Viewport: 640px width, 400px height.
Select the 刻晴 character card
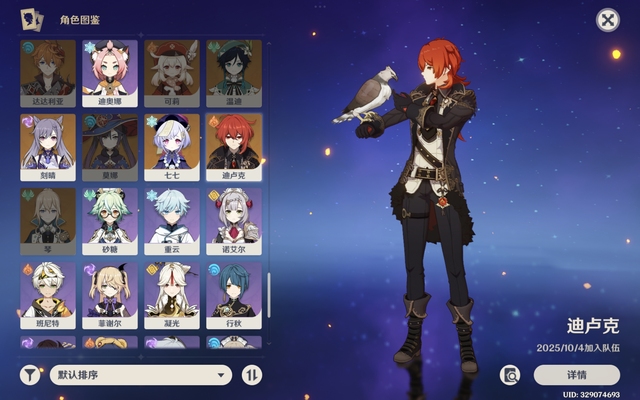[x=48, y=146]
